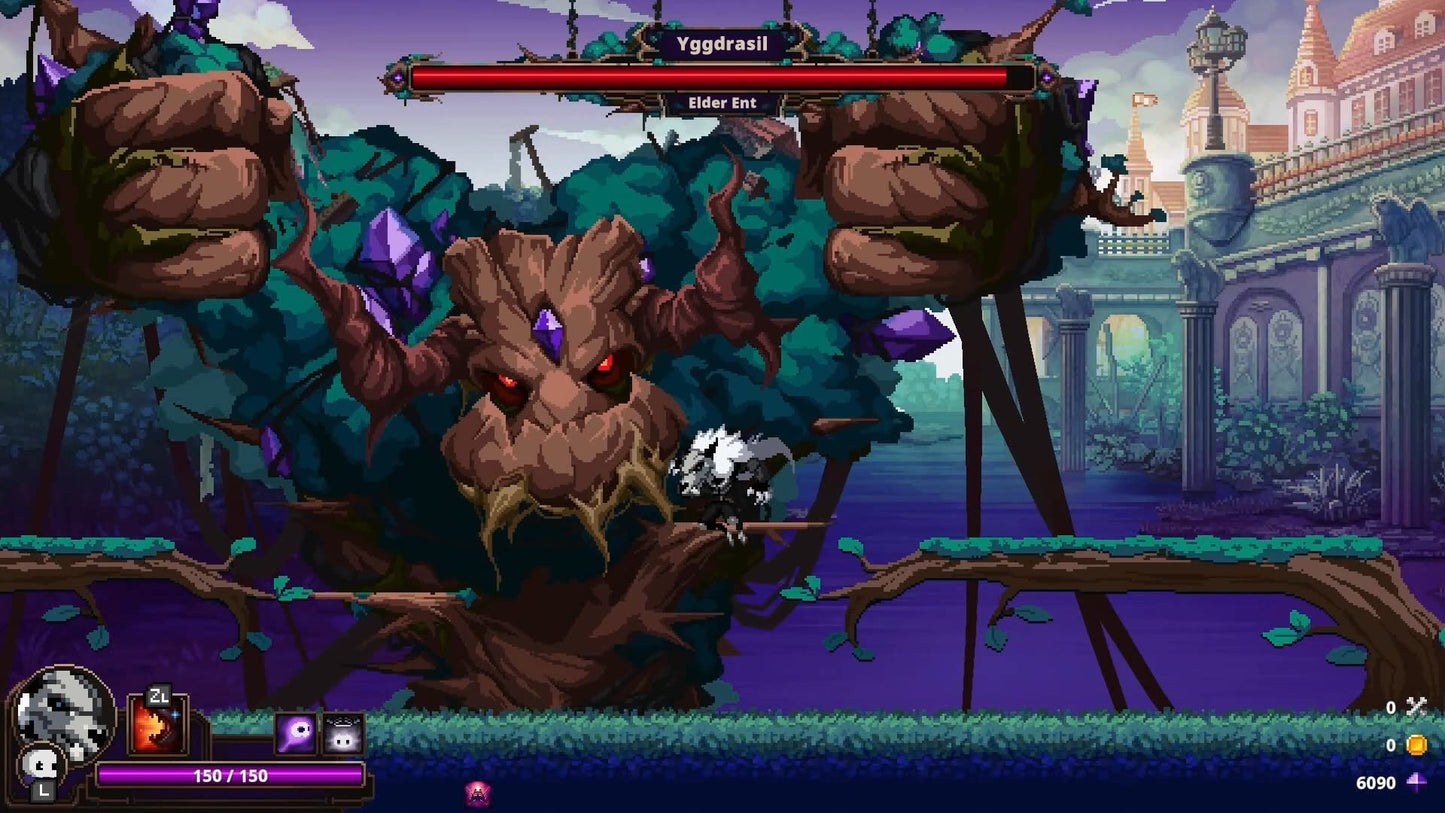Click the Yggdrasil boss nameplate

pos(722,43)
